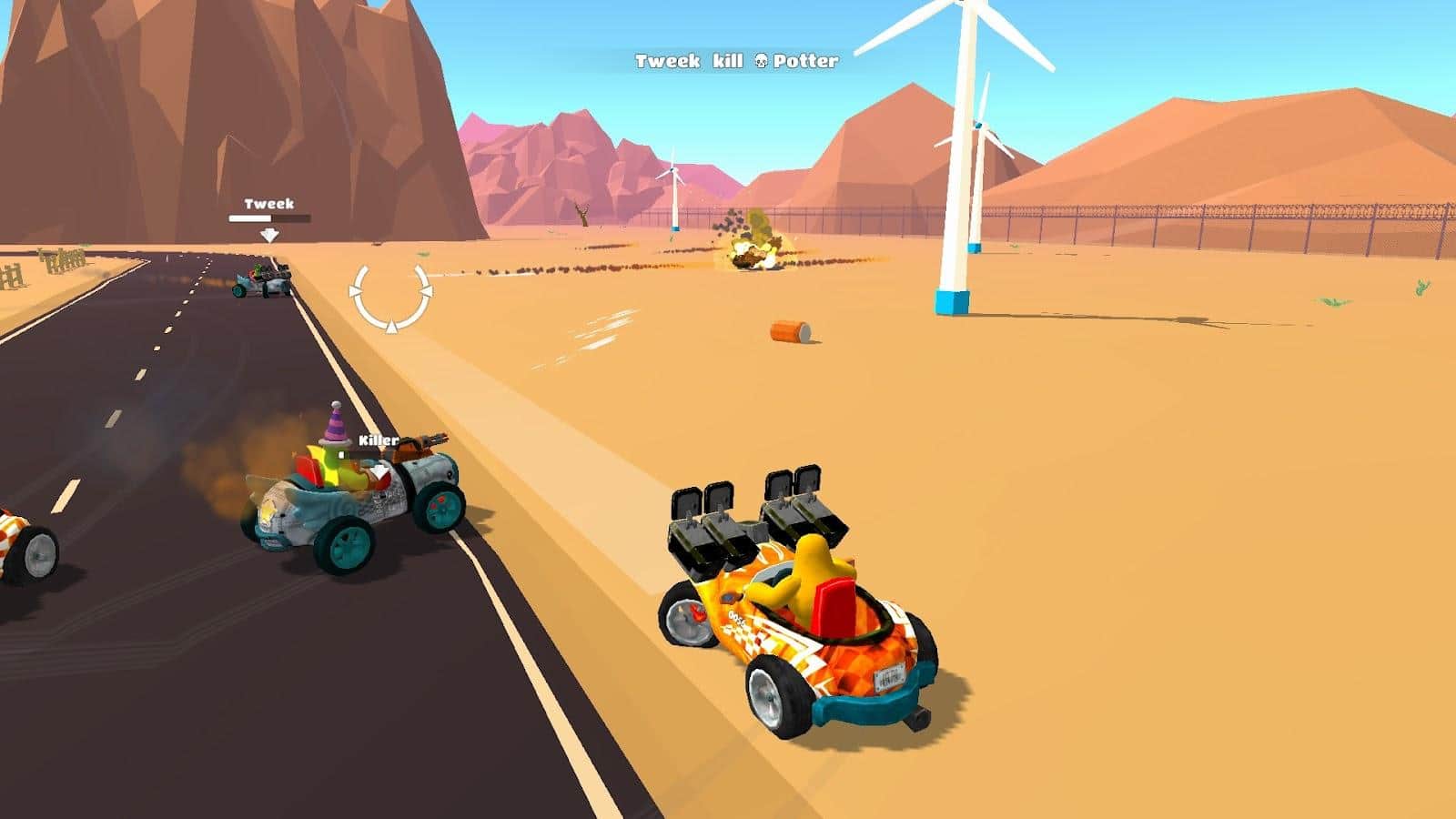Select the downward arrow marker under Tweek's nameplate

(269, 233)
